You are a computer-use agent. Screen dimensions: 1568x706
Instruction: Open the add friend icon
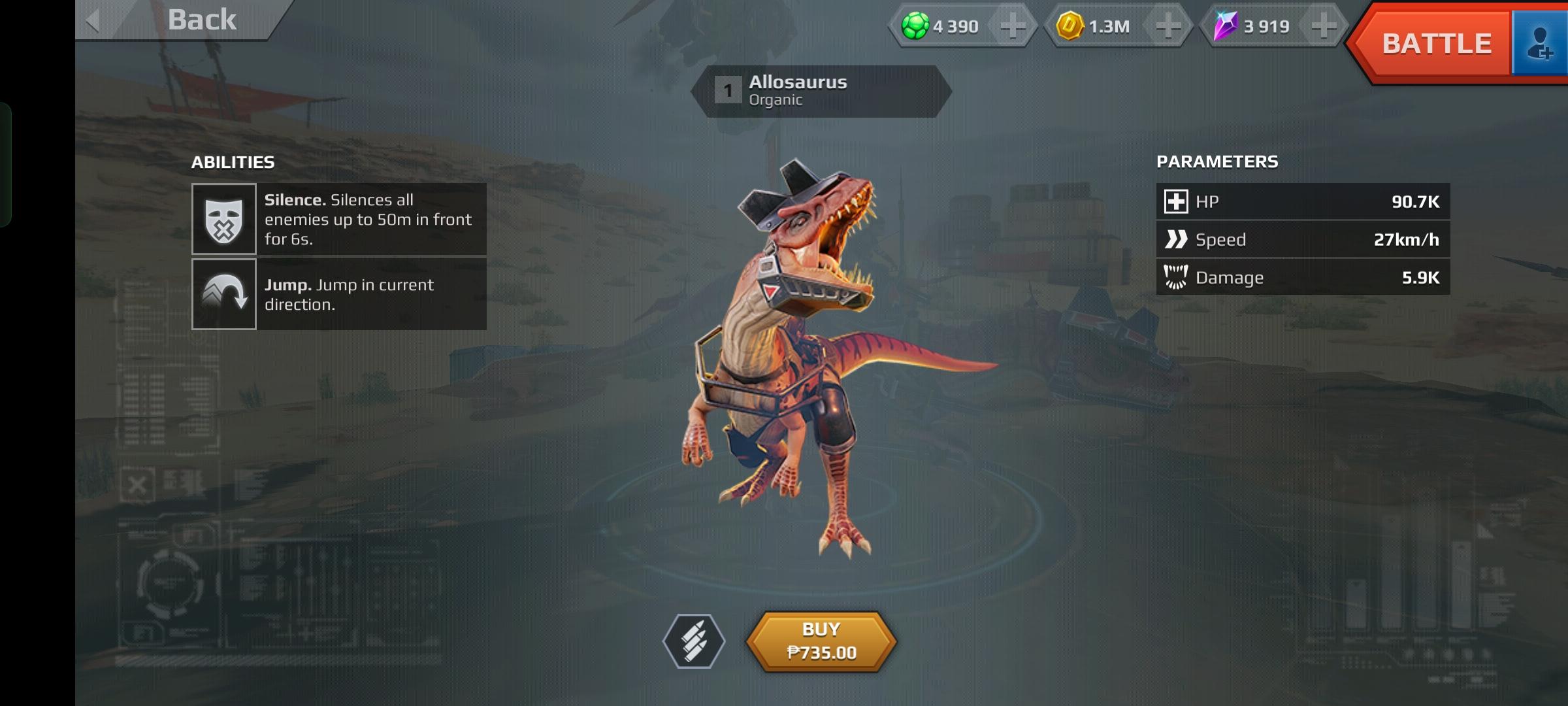[x=1541, y=44]
